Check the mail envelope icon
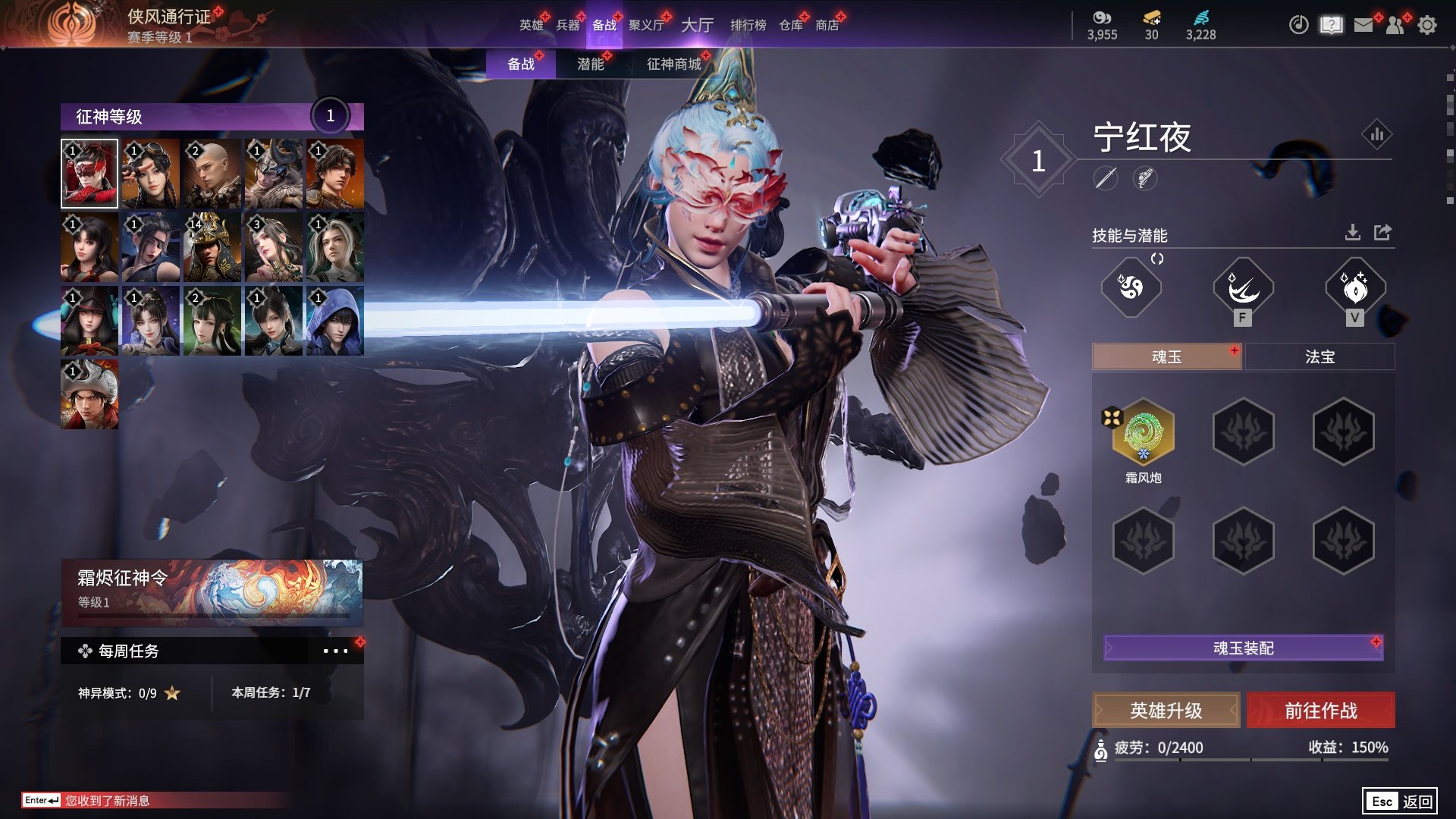The width and height of the screenshot is (1456, 819). (1363, 25)
